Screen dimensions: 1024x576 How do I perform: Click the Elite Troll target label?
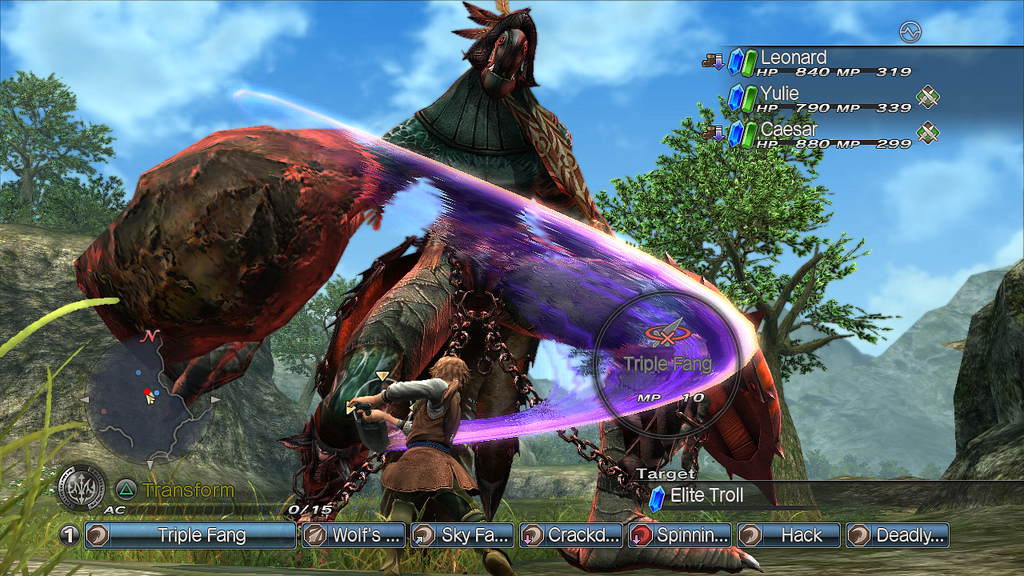(x=706, y=495)
